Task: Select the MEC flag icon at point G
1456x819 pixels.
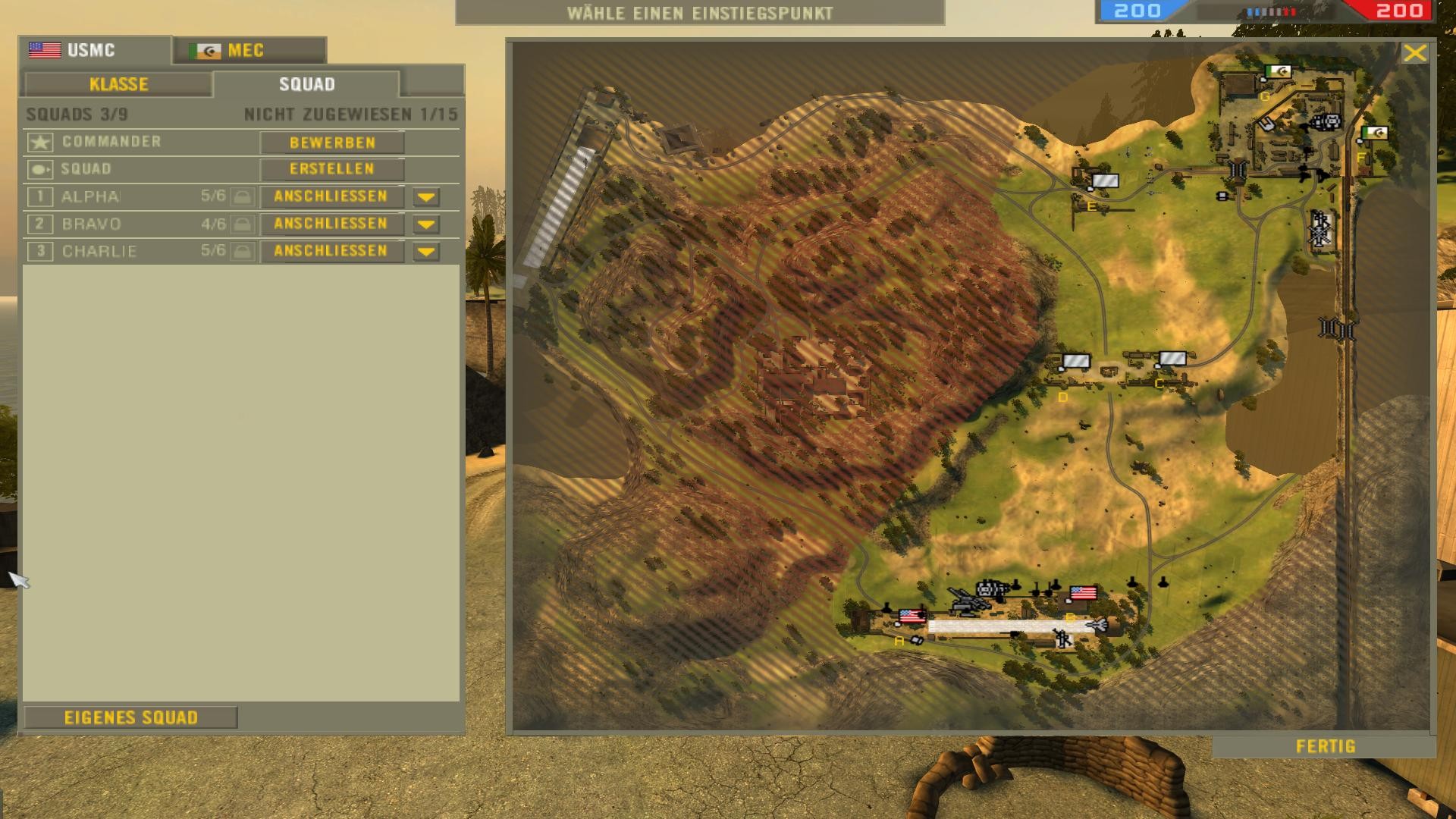Action: [x=1278, y=72]
